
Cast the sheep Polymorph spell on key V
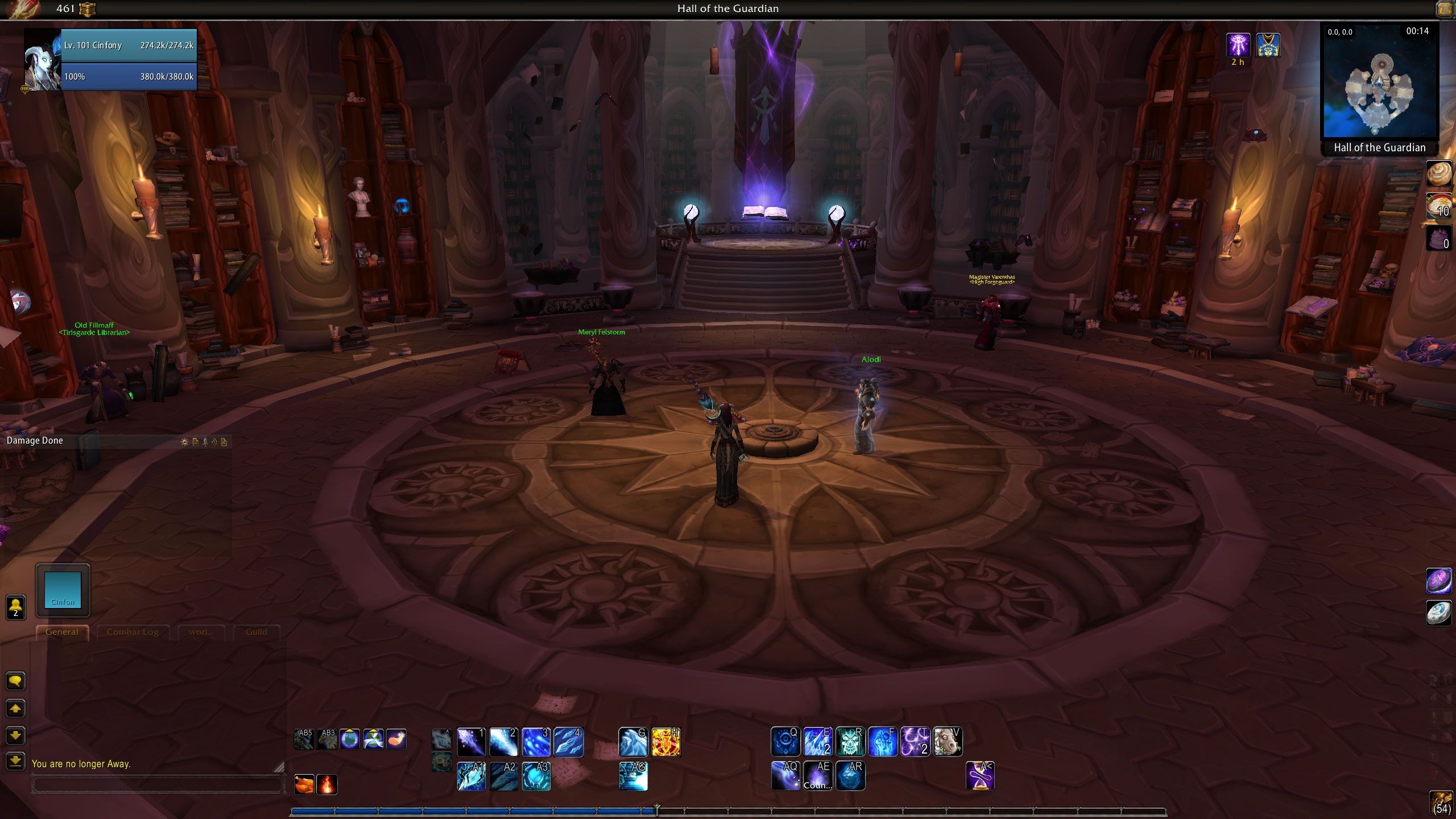click(947, 742)
